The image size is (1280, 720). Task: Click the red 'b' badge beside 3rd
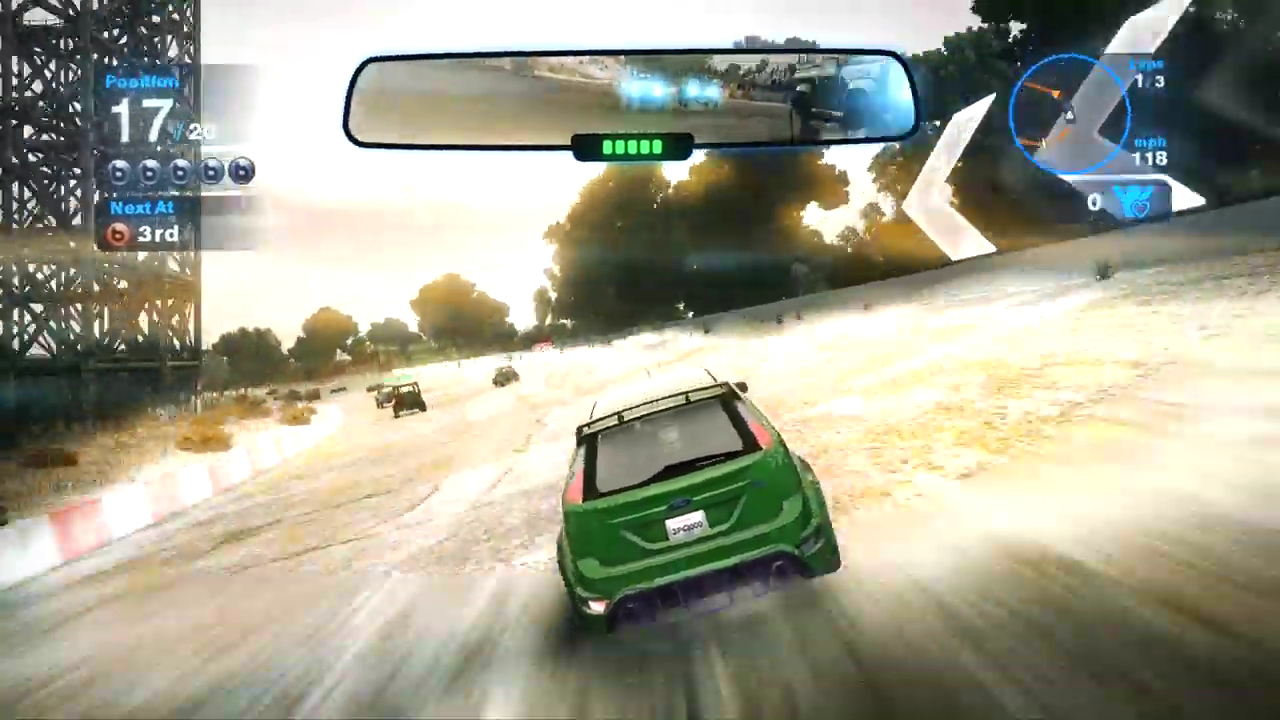(x=118, y=234)
